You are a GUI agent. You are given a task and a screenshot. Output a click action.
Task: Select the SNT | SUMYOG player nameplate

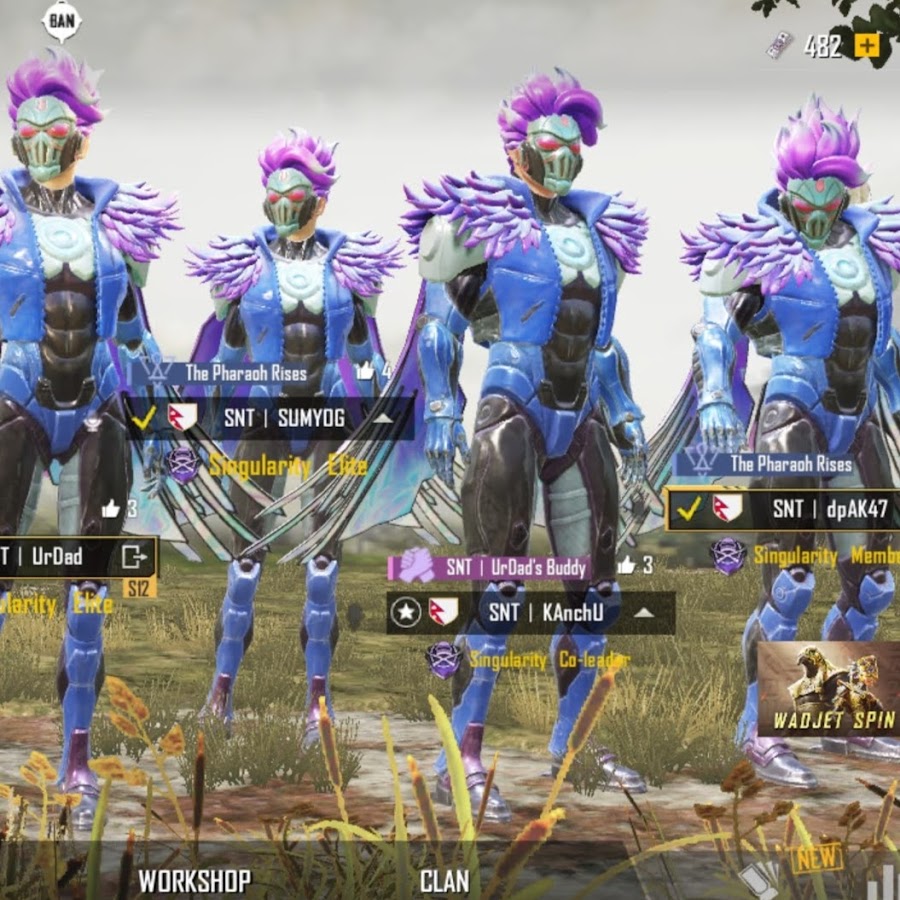click(283, 417)
